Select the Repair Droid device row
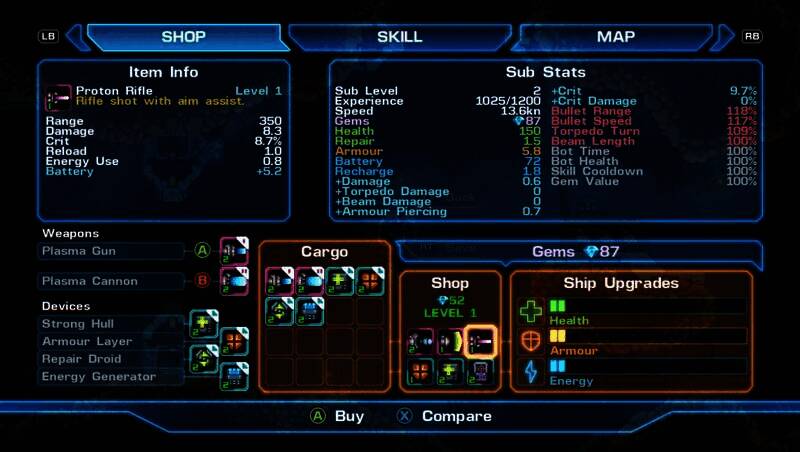 (x=112, y=359)
